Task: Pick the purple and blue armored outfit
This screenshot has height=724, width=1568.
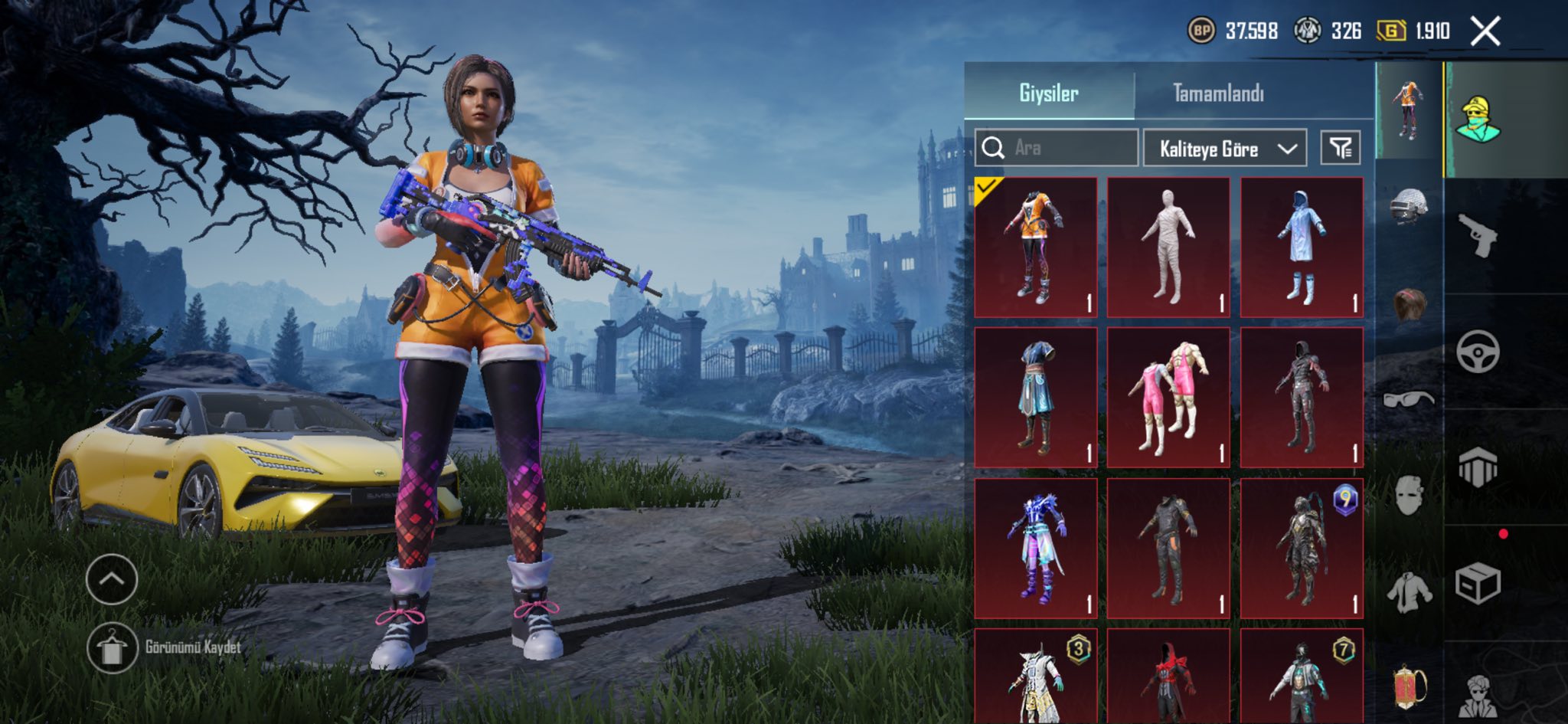Action: pyautogui.click(x=1035, y=548)
